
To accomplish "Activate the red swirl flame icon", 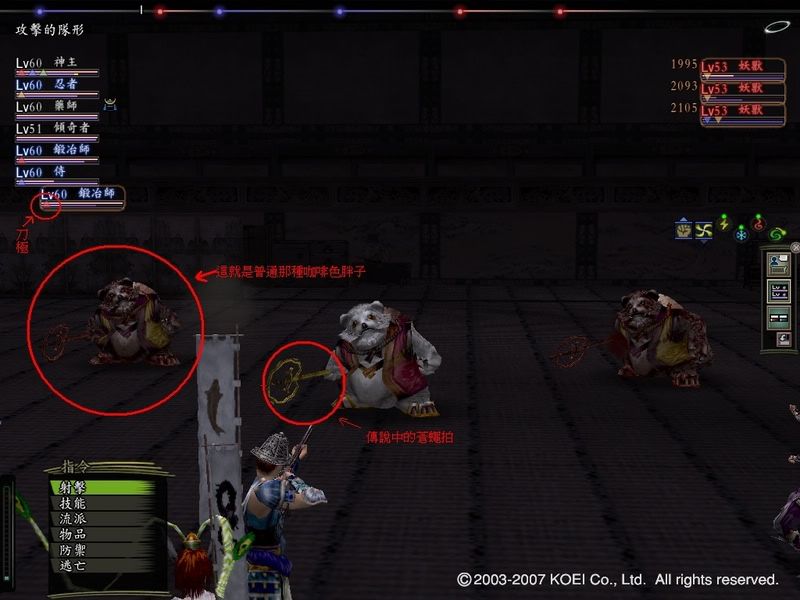I will [758, 224].
